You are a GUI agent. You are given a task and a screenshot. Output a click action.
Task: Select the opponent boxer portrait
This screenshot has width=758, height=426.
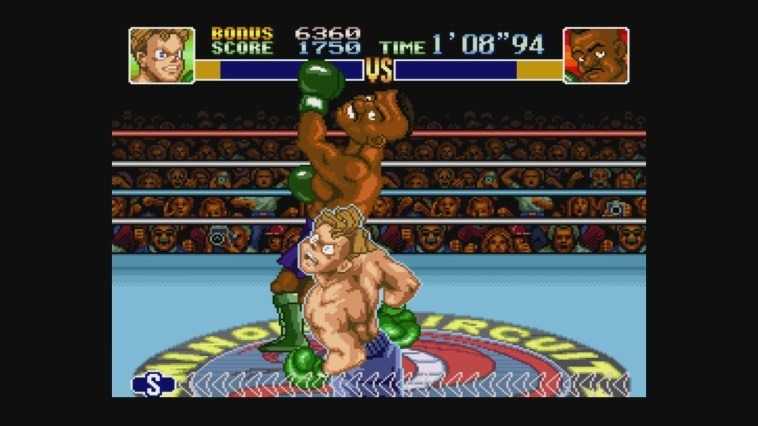(595, 55)
